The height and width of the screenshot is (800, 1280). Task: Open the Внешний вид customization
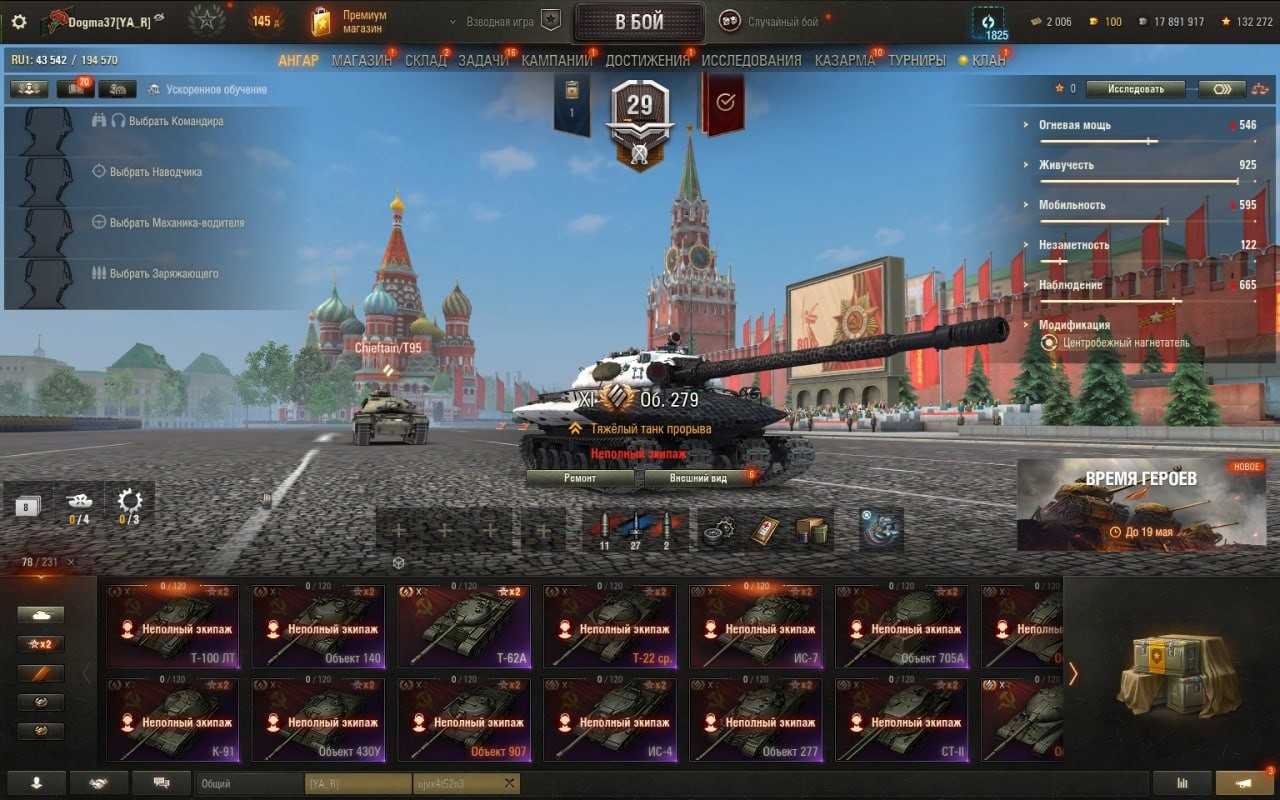click(x=698, y=478)
